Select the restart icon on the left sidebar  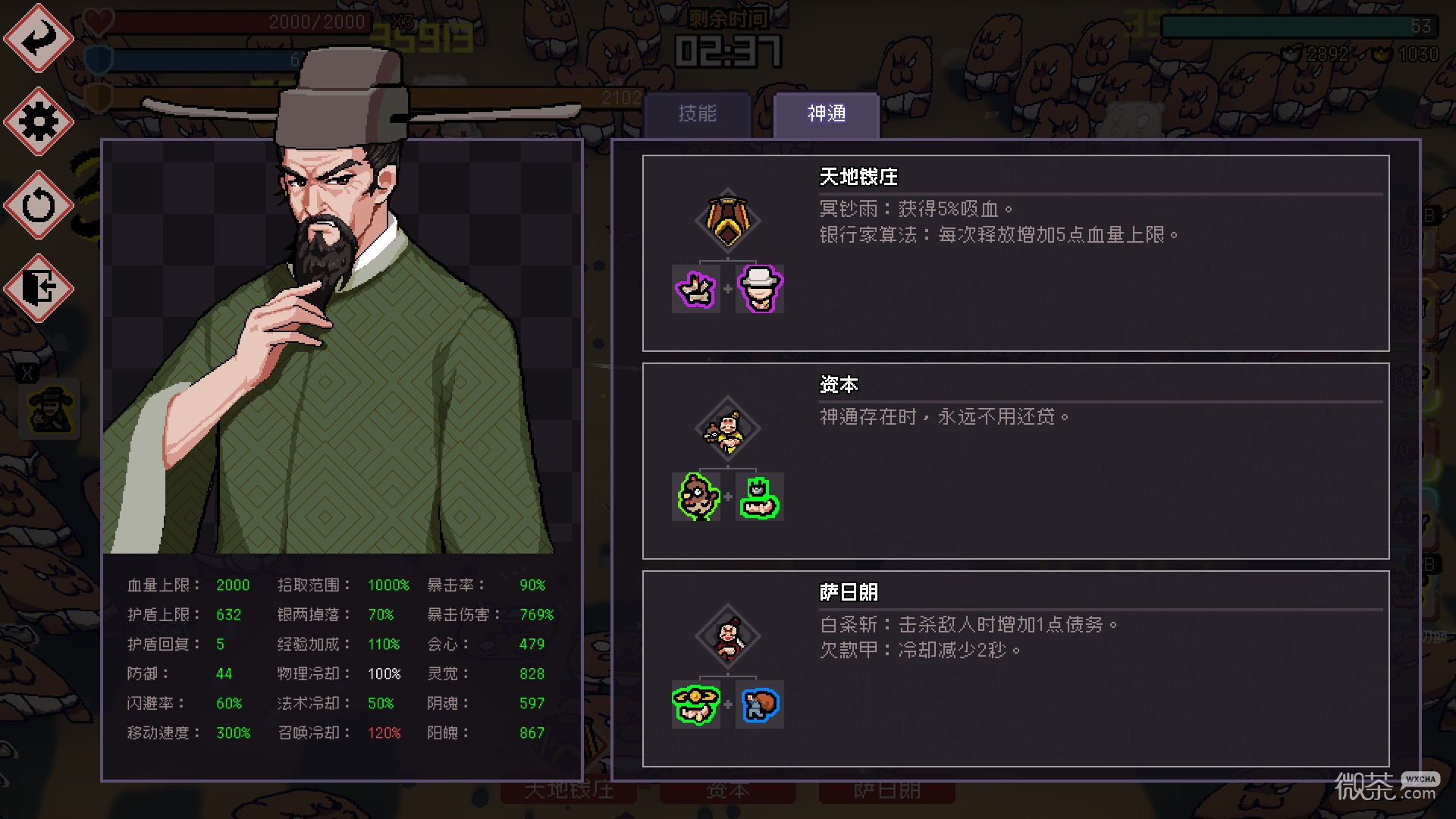pos(38,203)
